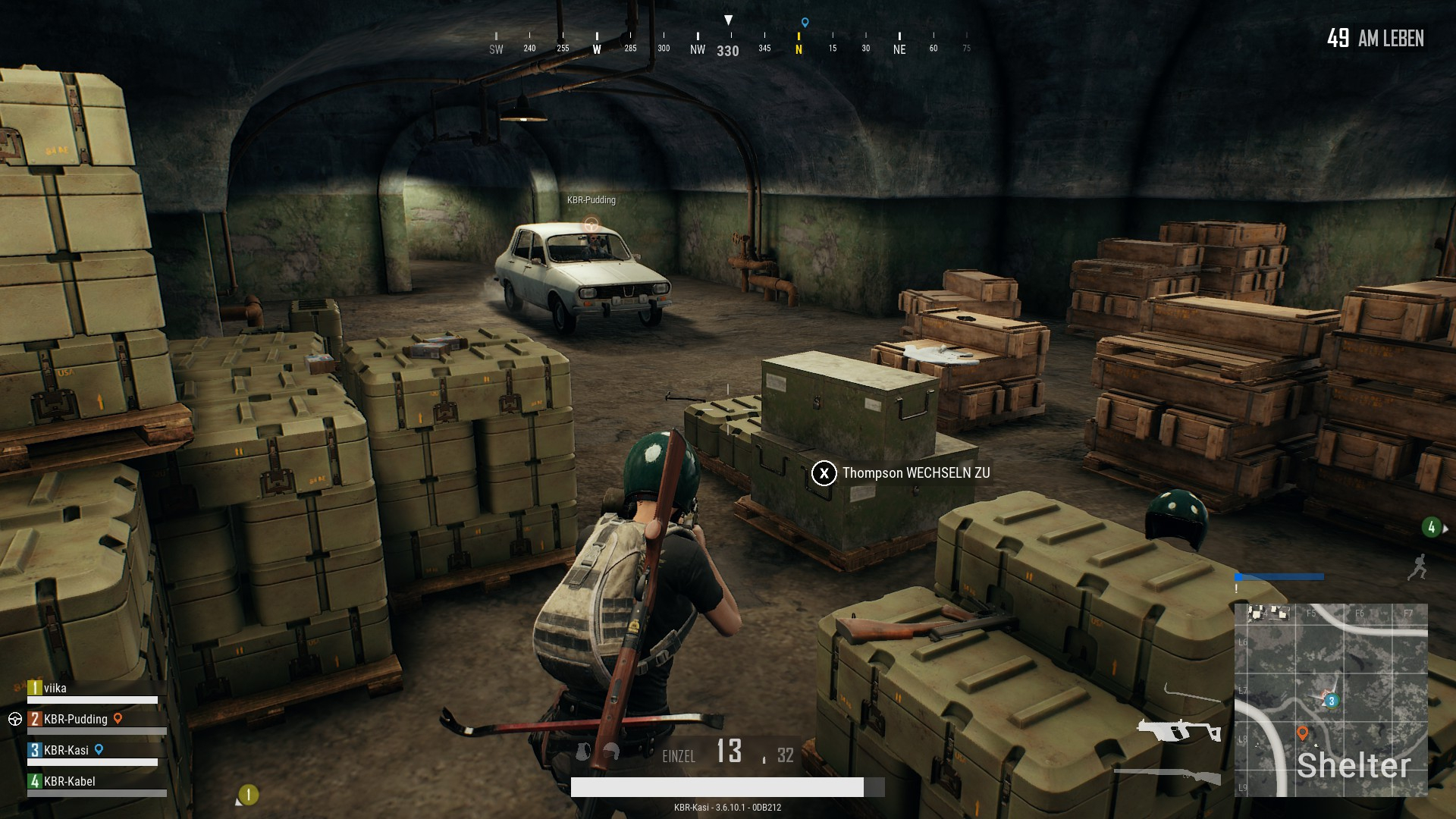The width and height of the screenshot is (1456, 819).
Task: Select KBR-Pudding in the squad list
Action: click(75, 719)
